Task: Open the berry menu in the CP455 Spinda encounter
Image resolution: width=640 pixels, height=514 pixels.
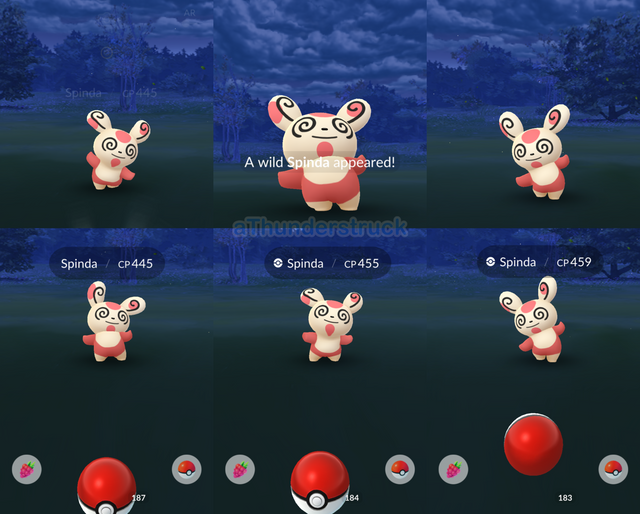Action: point(240,468)
